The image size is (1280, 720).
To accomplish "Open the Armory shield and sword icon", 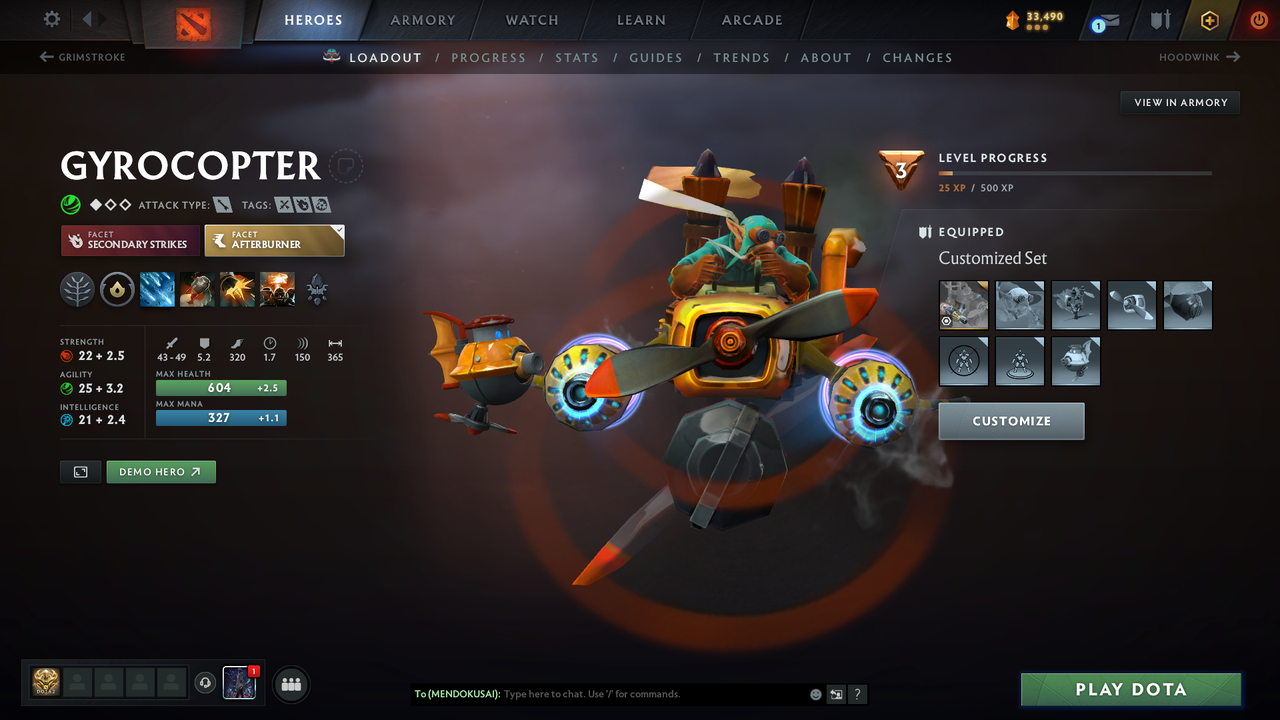I will click(x=1161, y=20).
